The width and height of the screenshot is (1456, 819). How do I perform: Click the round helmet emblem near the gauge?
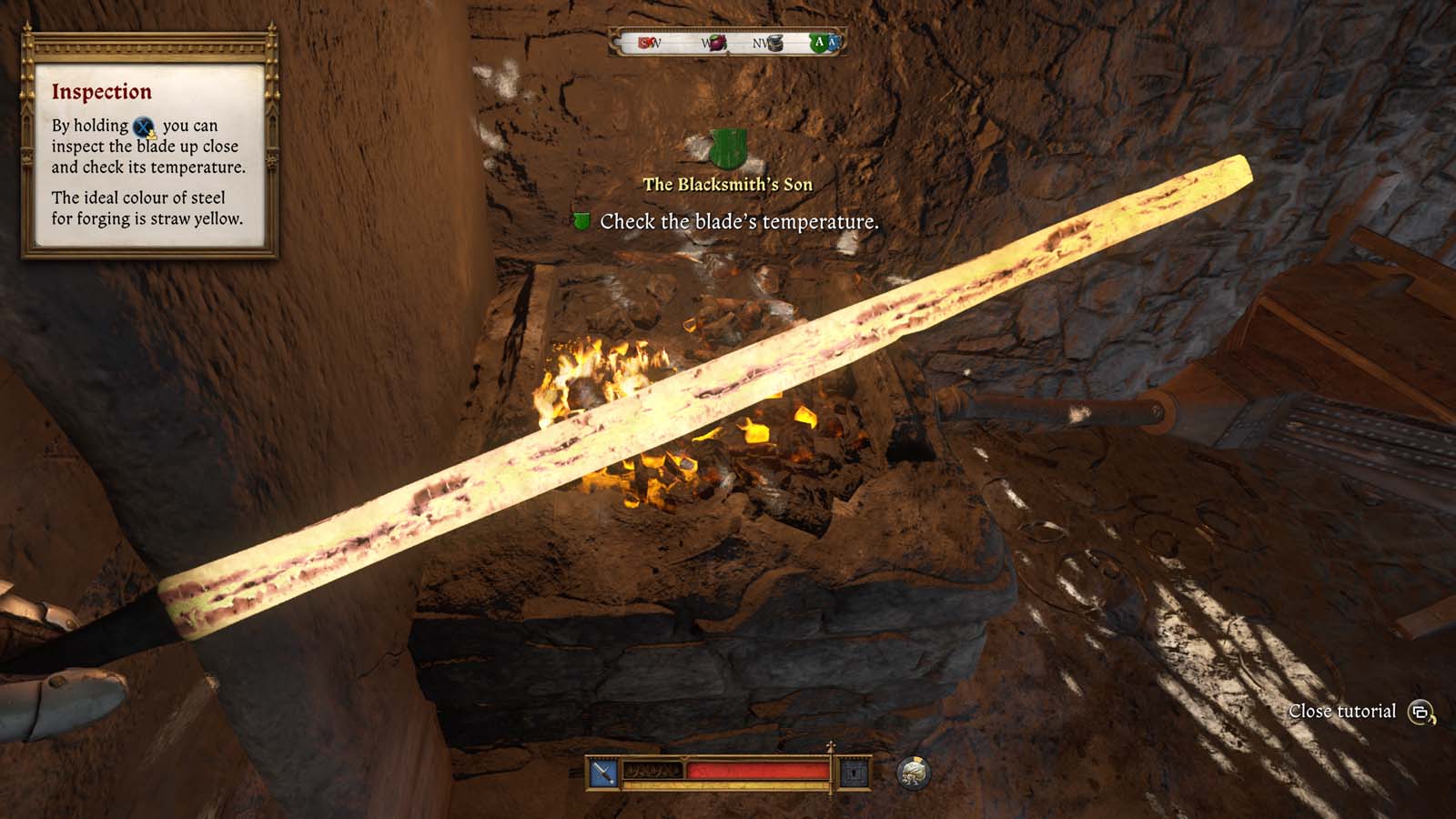915,773
